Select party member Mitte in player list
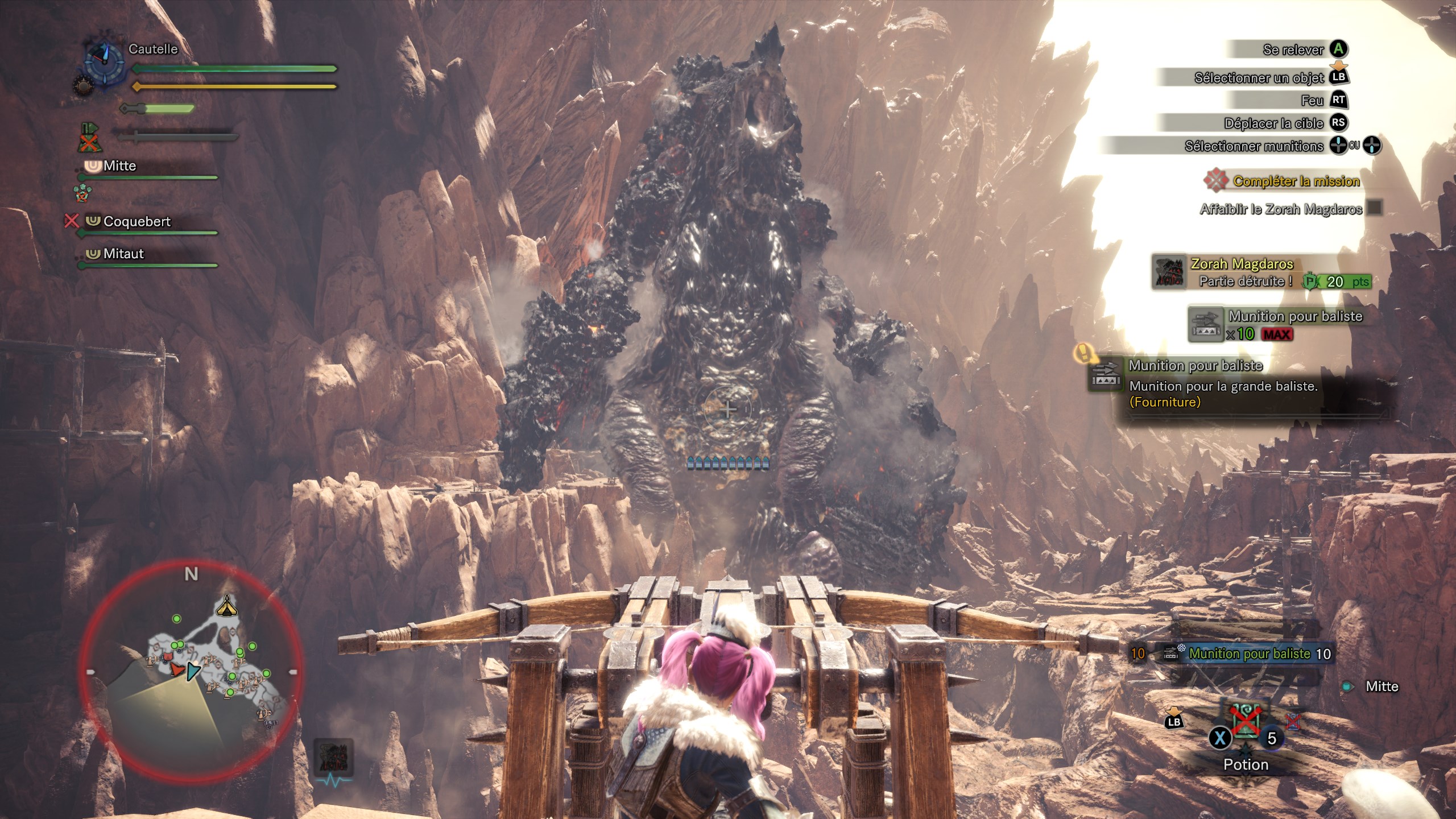Viewport: 1456px width, 819px height. pos(120,166)
